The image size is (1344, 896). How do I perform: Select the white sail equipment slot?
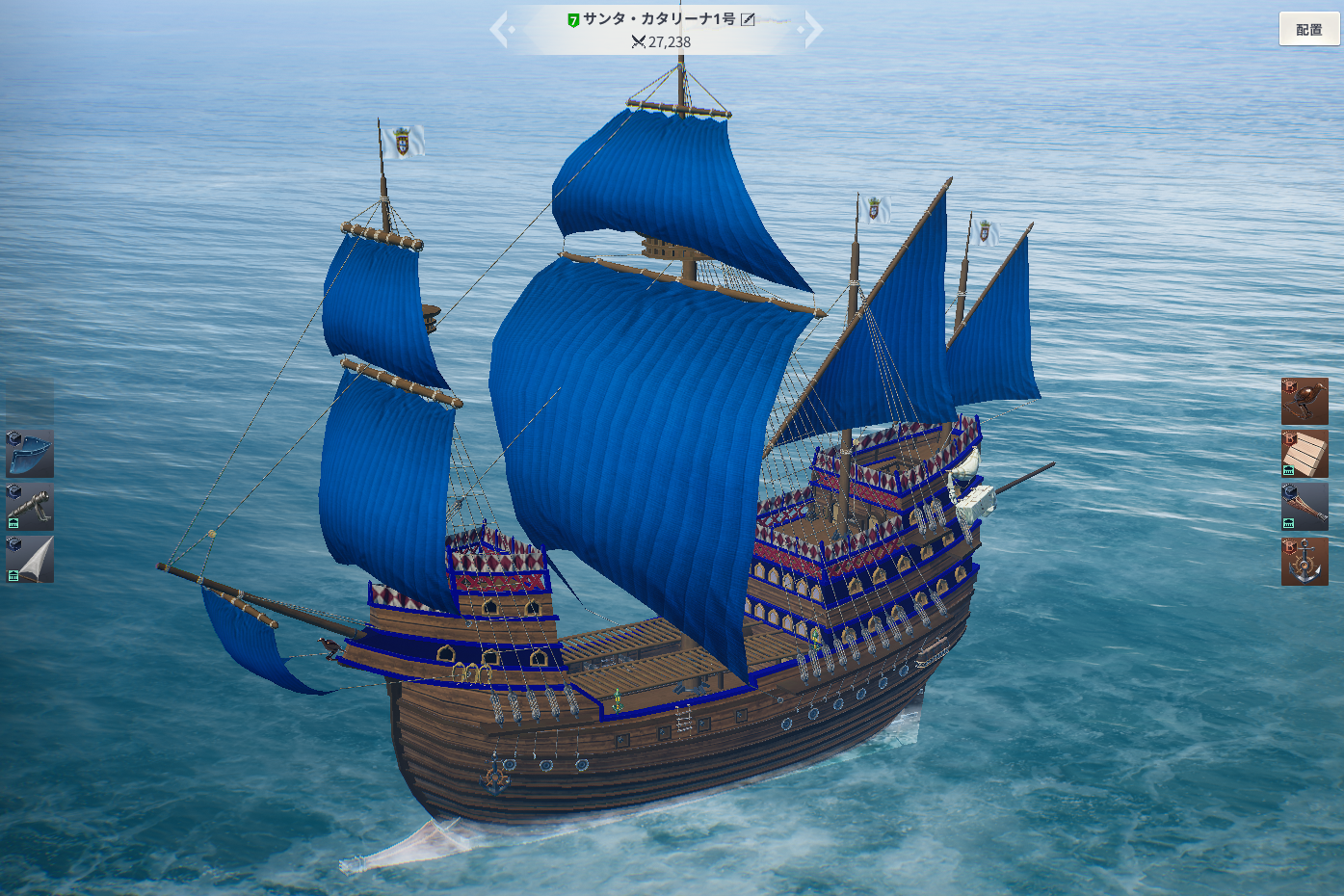pyautogui.click(x=30, y=560)
